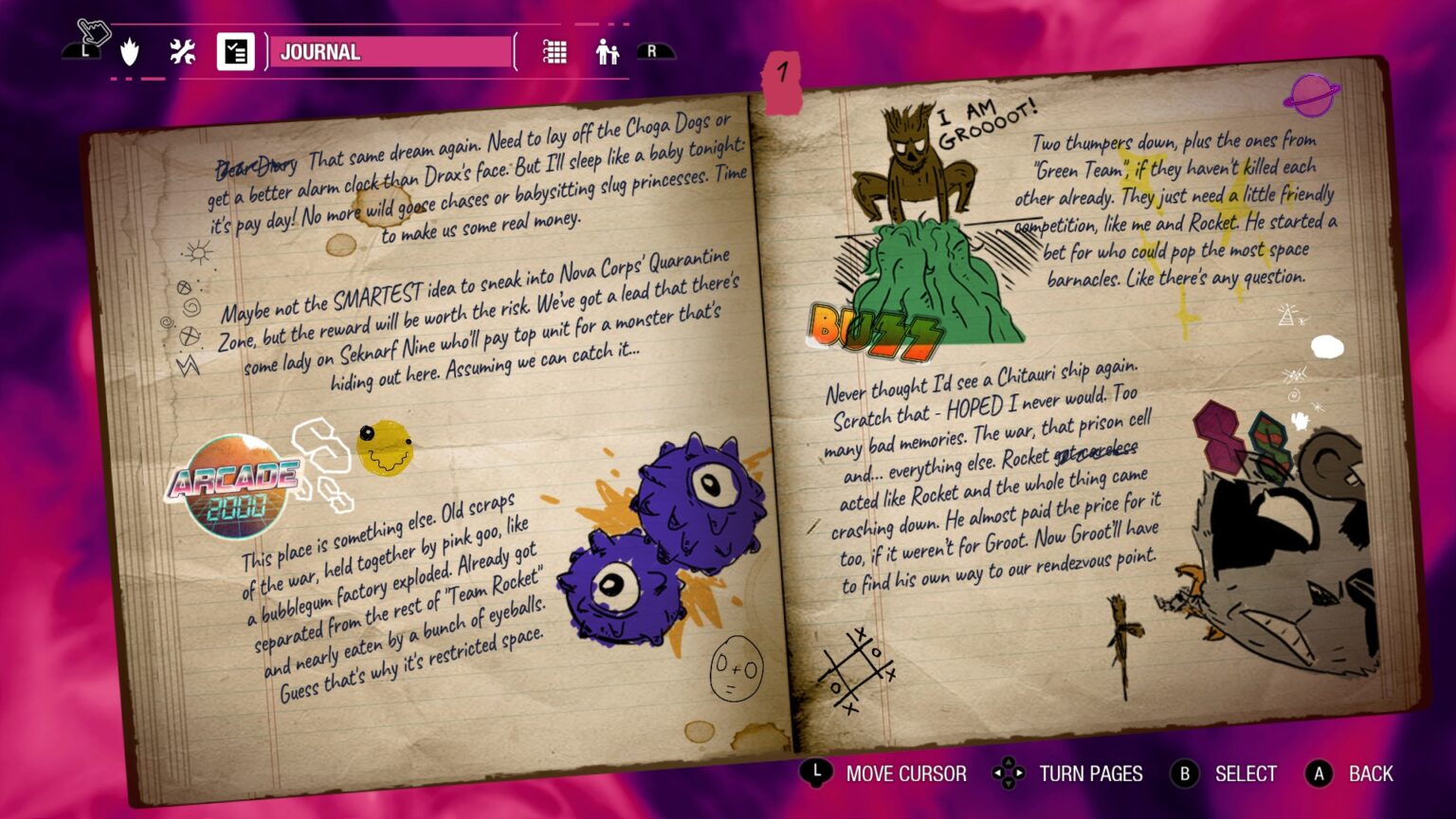Select the Journal checklist tab icon
This screenshot has height=819, width=1456.
pyautogui.click(x=235, y=52)
